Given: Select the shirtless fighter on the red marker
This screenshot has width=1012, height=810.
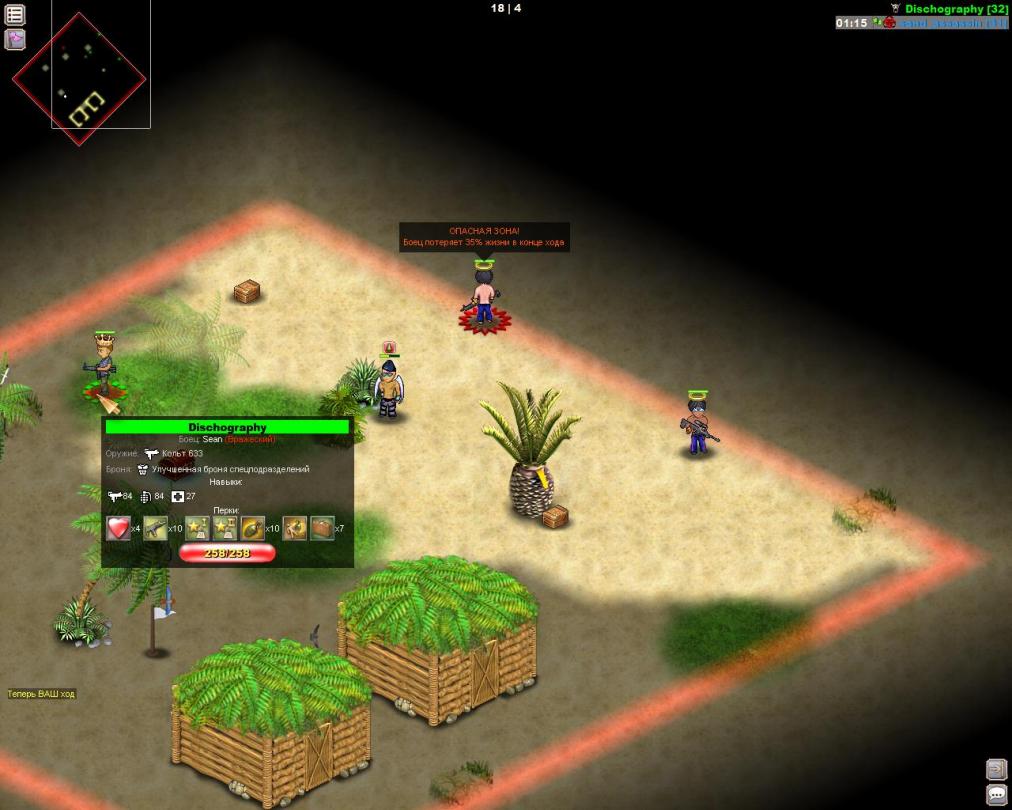Looking at the screenshot, I should pyautogui.click(x=484, y=297).
